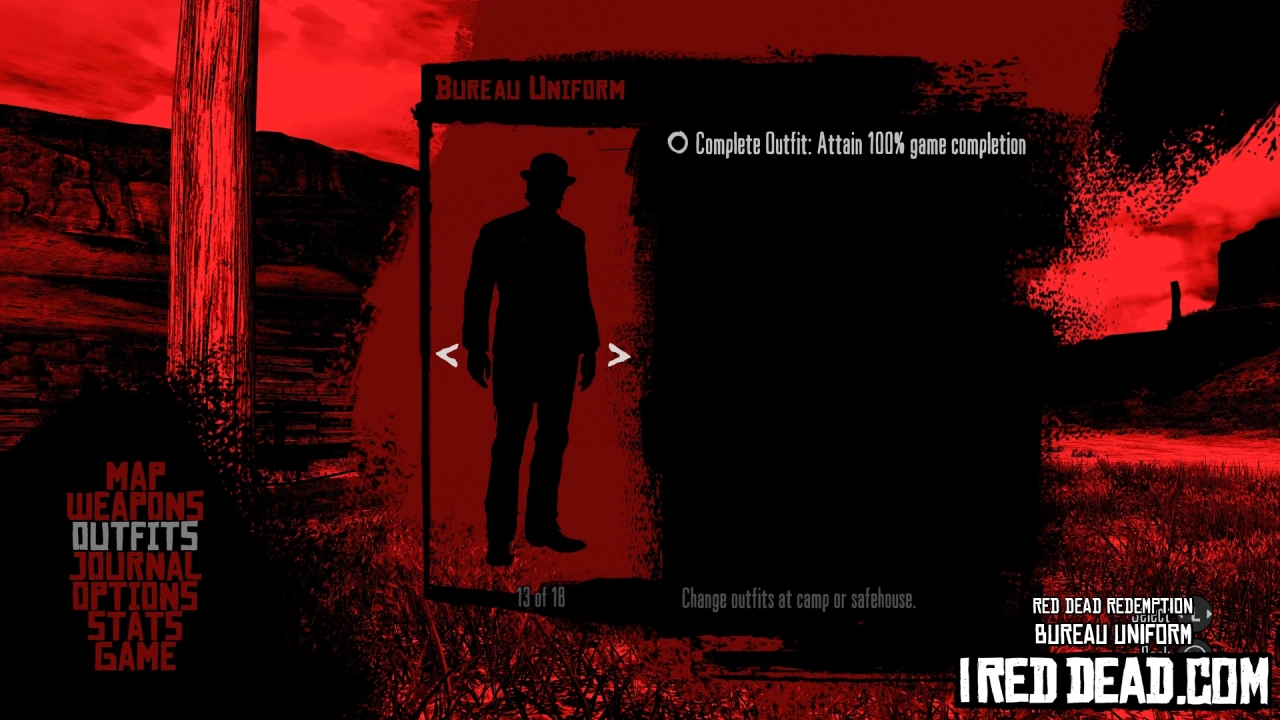Screen dimensions: 1280x720
Task: Click the Complete Outfit progress circle
Action: click(x=678, y=144)
